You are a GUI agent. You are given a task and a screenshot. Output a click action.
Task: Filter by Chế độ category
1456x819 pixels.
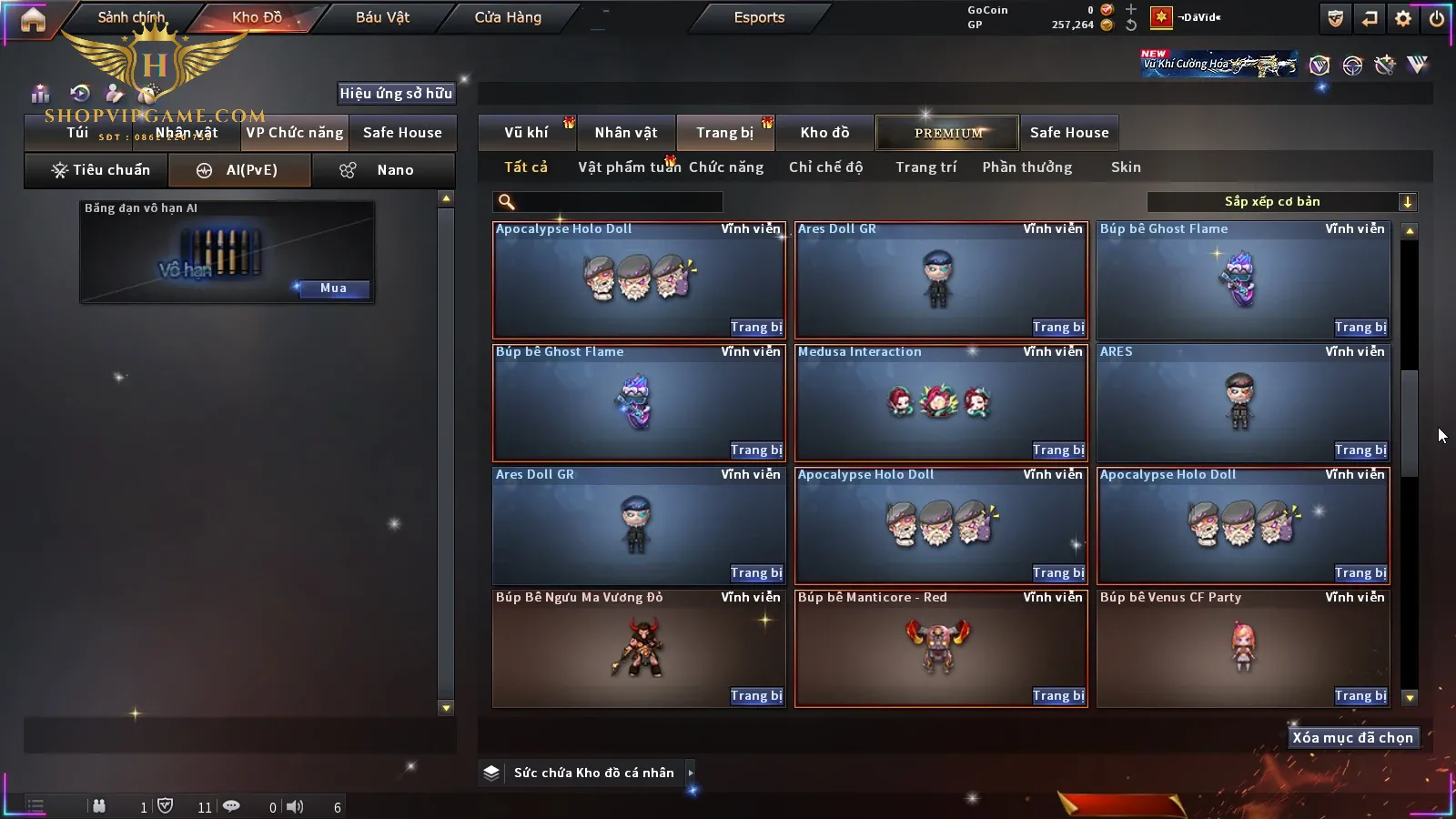(825, 167)
